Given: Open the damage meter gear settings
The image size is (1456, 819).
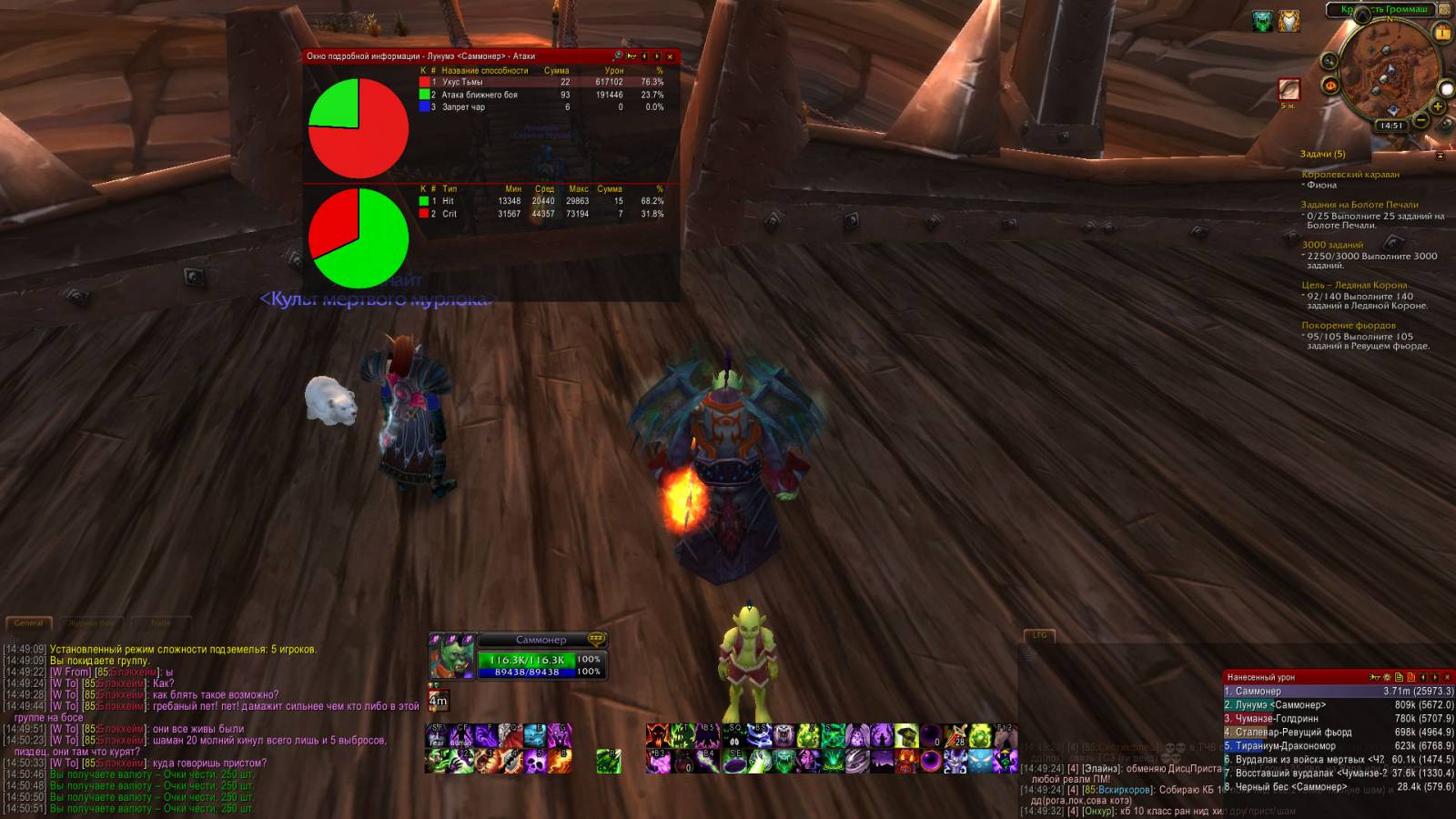Looking at the screenshot, I should click(1387, 677).
